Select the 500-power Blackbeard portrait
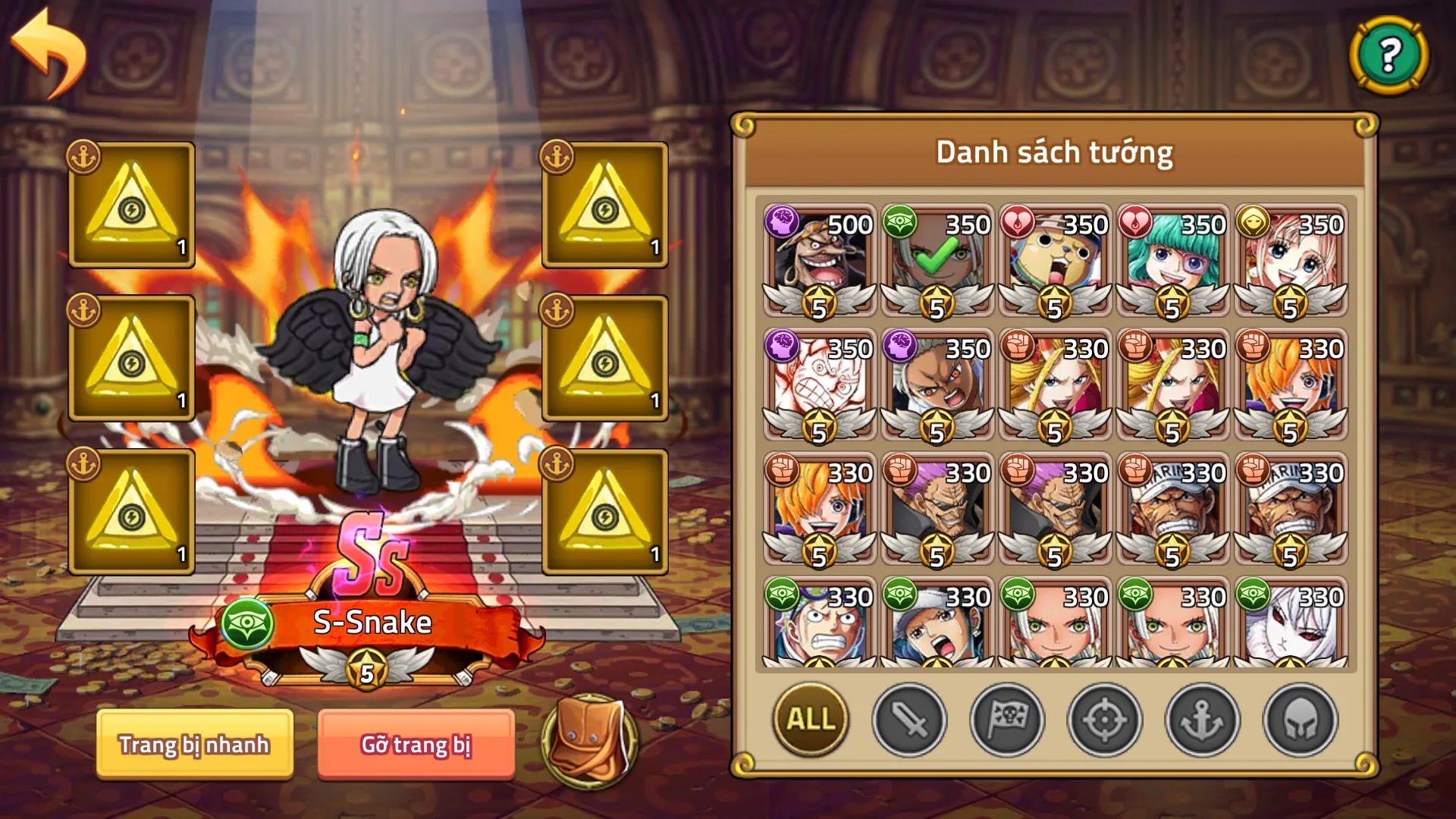 [820, 258]
